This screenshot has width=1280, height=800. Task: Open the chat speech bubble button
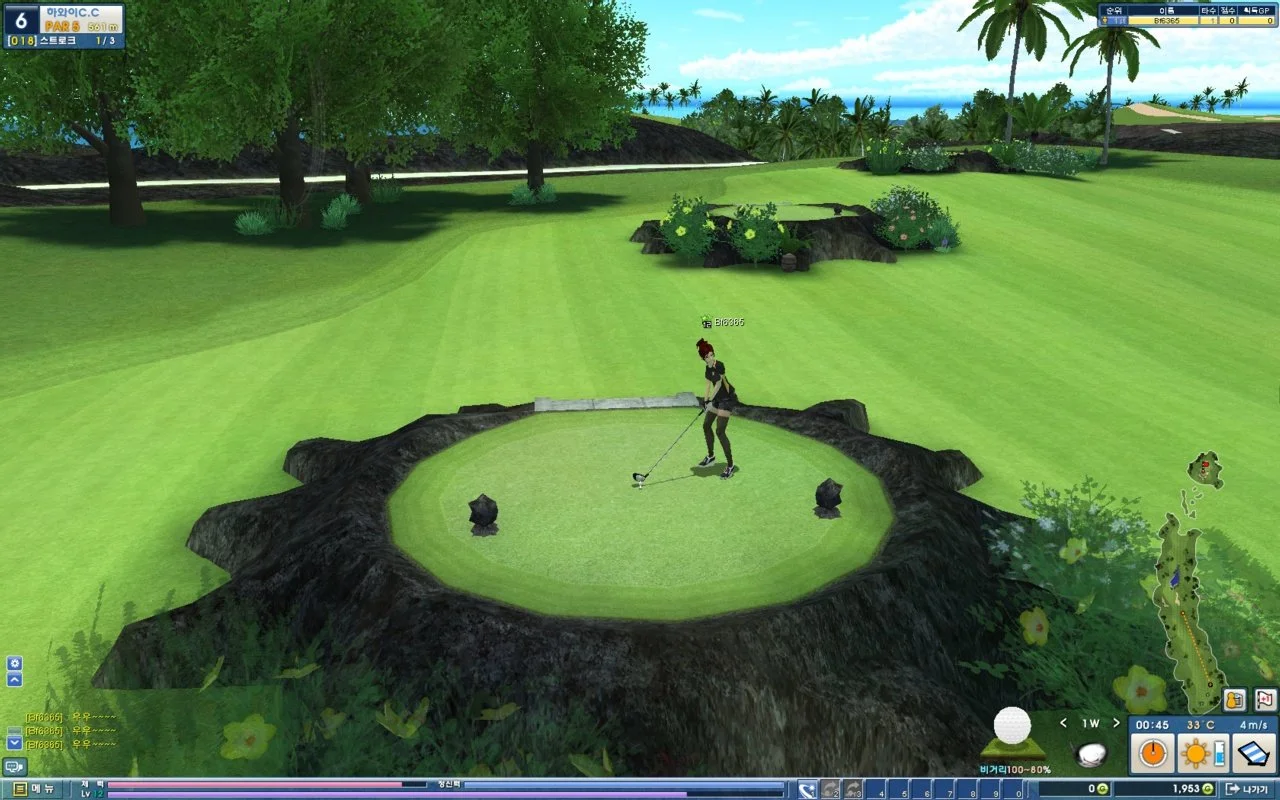coord(14,766)
